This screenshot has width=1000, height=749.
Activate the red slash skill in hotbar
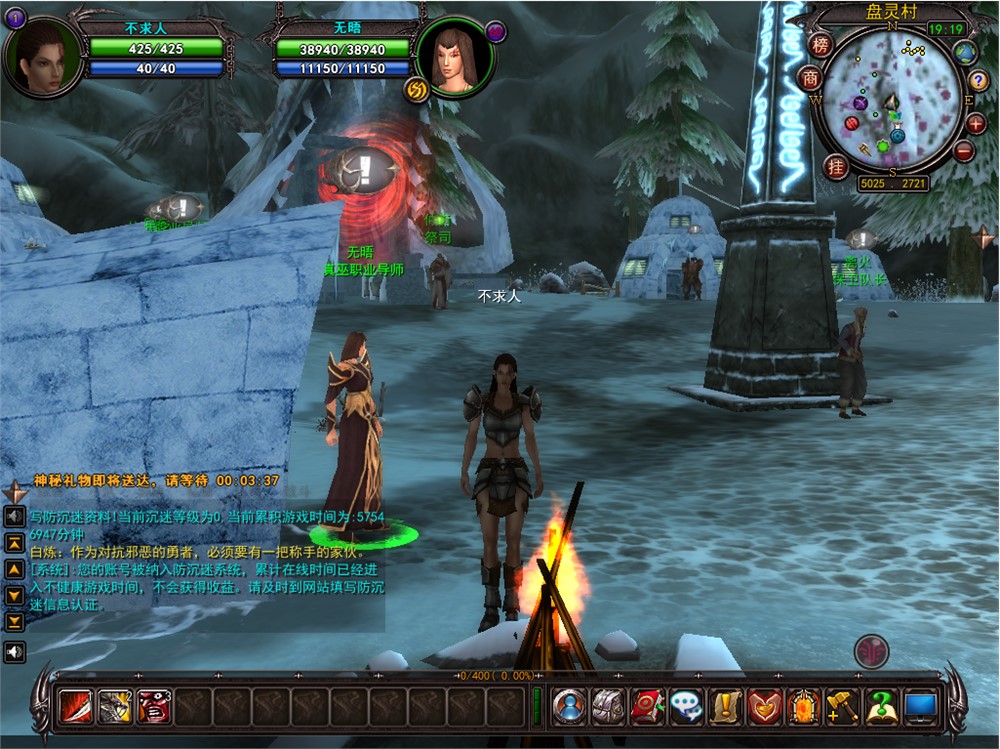[x=77, y=707]
